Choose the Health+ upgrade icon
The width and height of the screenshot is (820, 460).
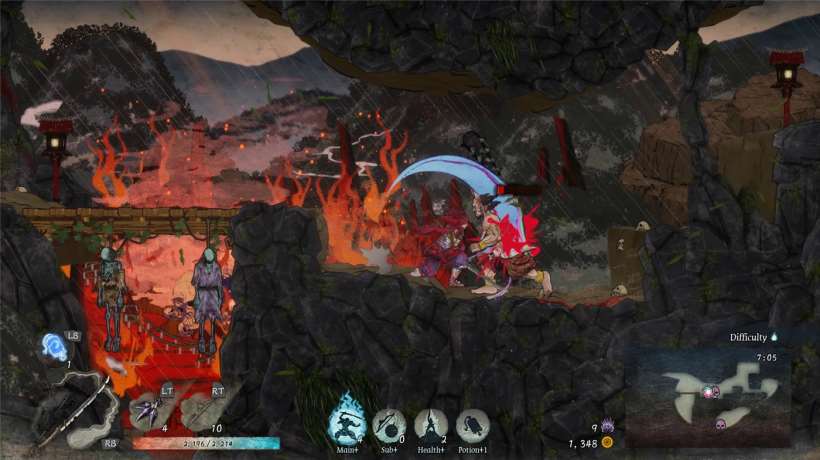431,425
